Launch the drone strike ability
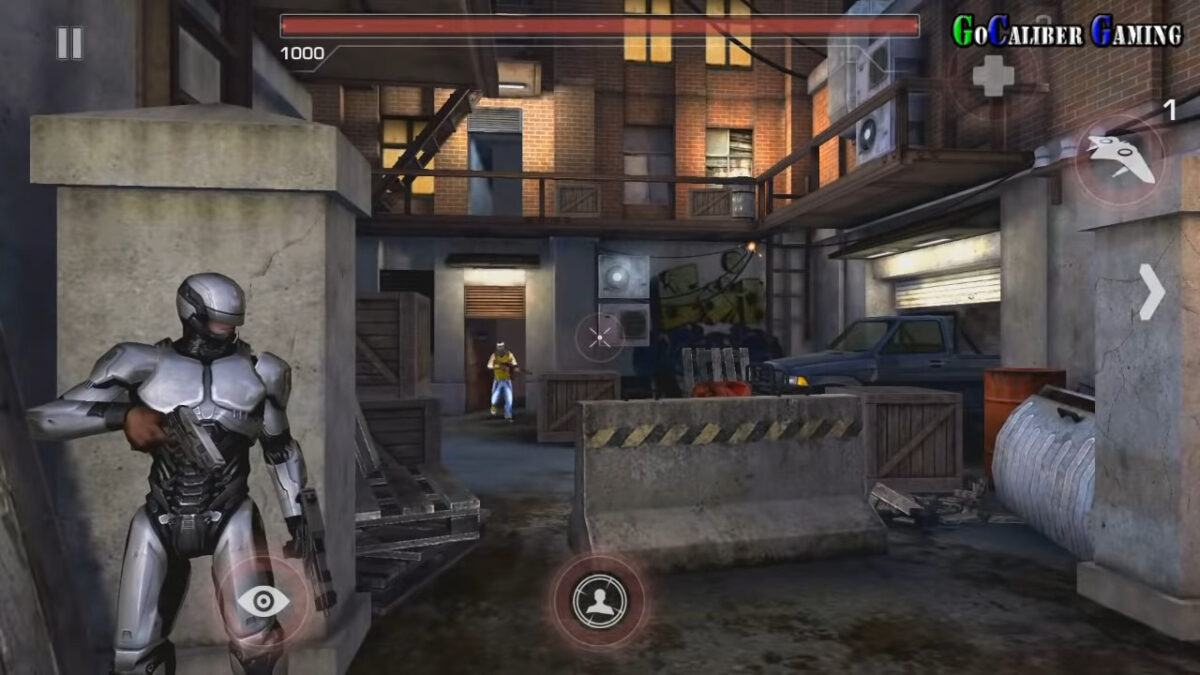1200x675 pixels. [1120, 160]
